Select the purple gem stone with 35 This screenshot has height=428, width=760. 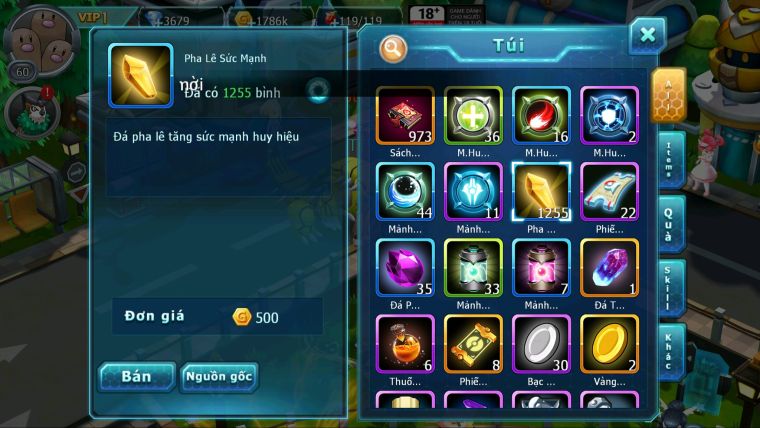coord(405,267)
